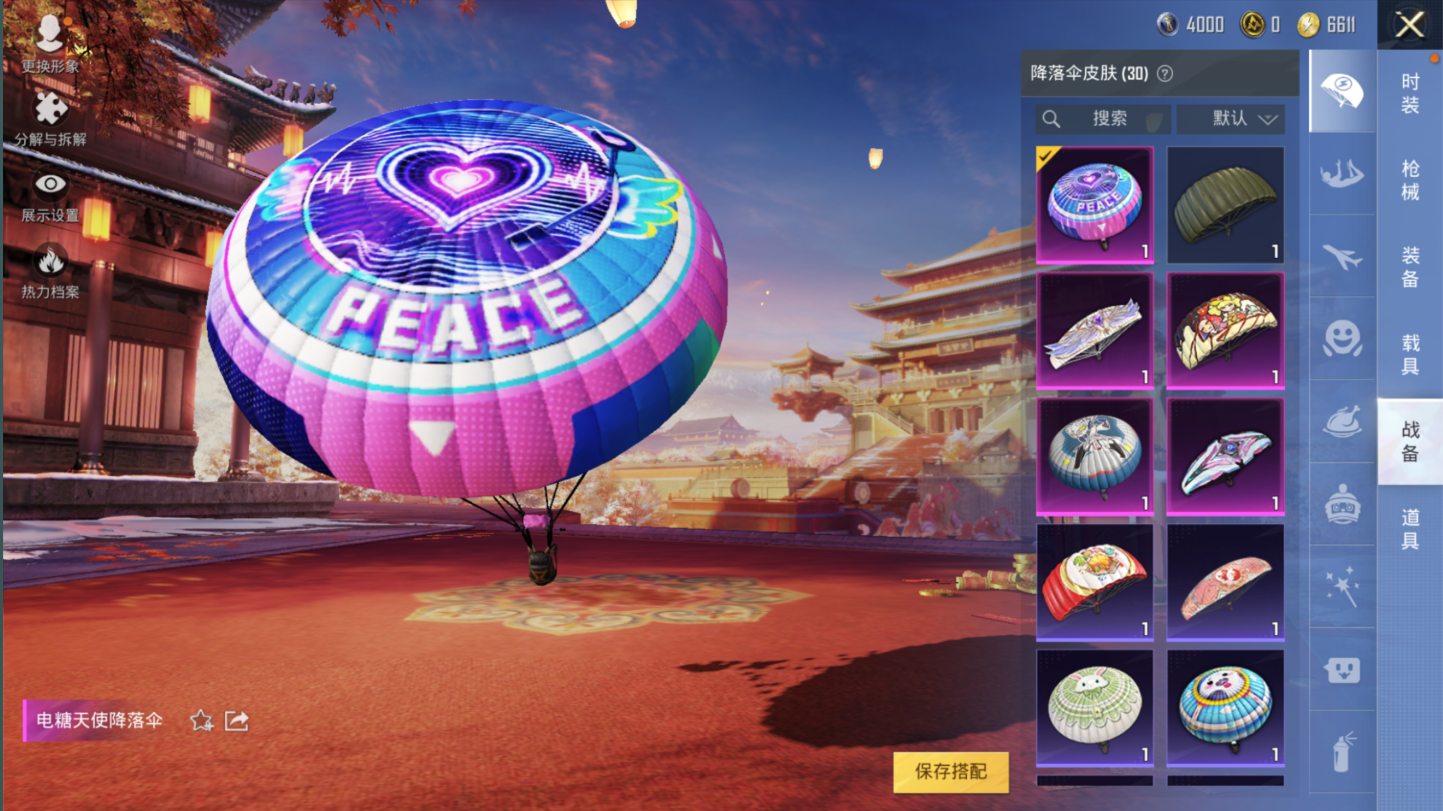Click the help question mark beside 降落伞皮肤
Screen dimensions: 1443x811
pyautogui.click(x=1164, y=74)
